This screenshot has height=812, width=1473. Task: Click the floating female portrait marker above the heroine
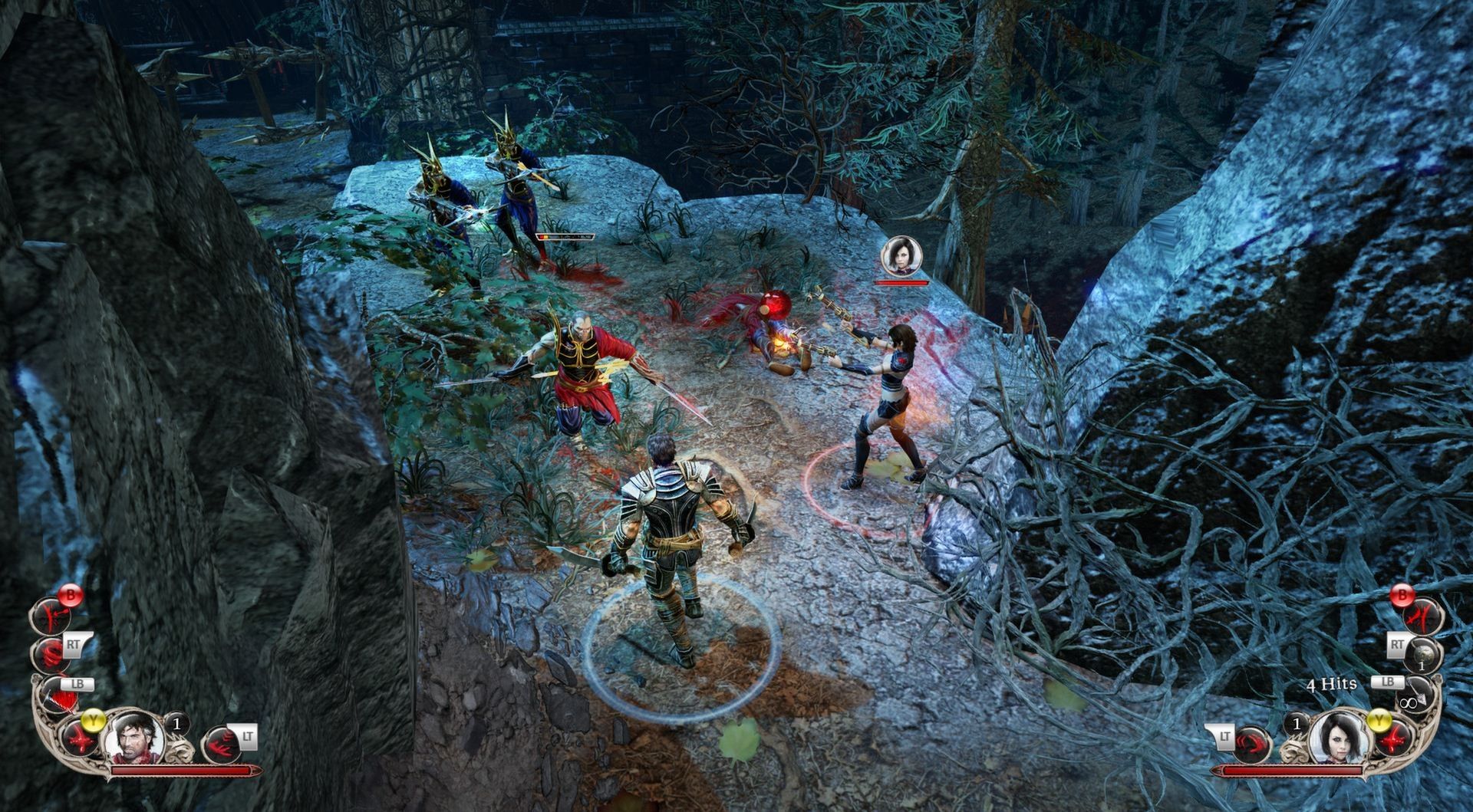pos(899,256)
